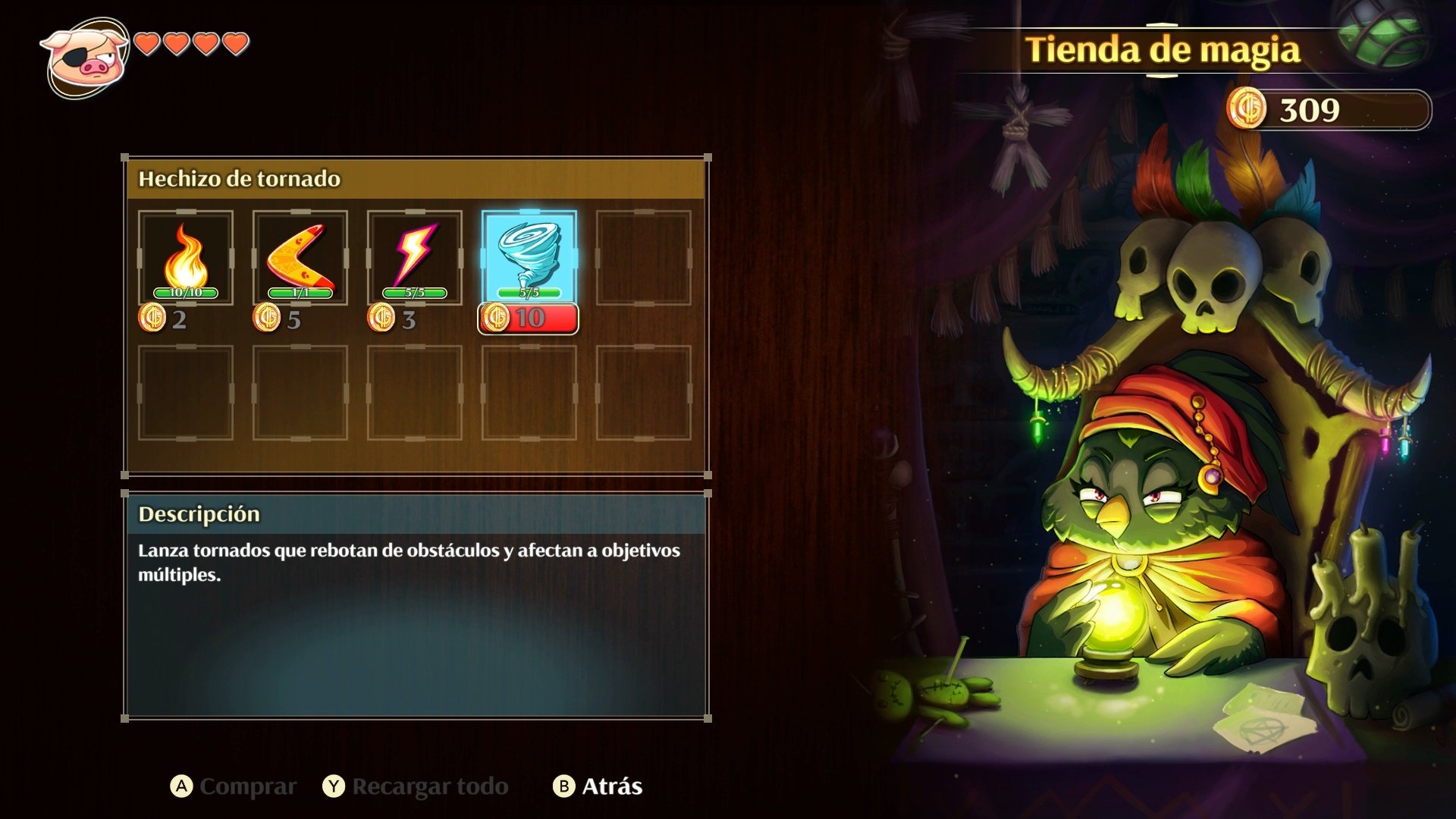Screen dimensions: 1456x819
Task: Select the fireball spell slot
Action: [x=186, y=258]
